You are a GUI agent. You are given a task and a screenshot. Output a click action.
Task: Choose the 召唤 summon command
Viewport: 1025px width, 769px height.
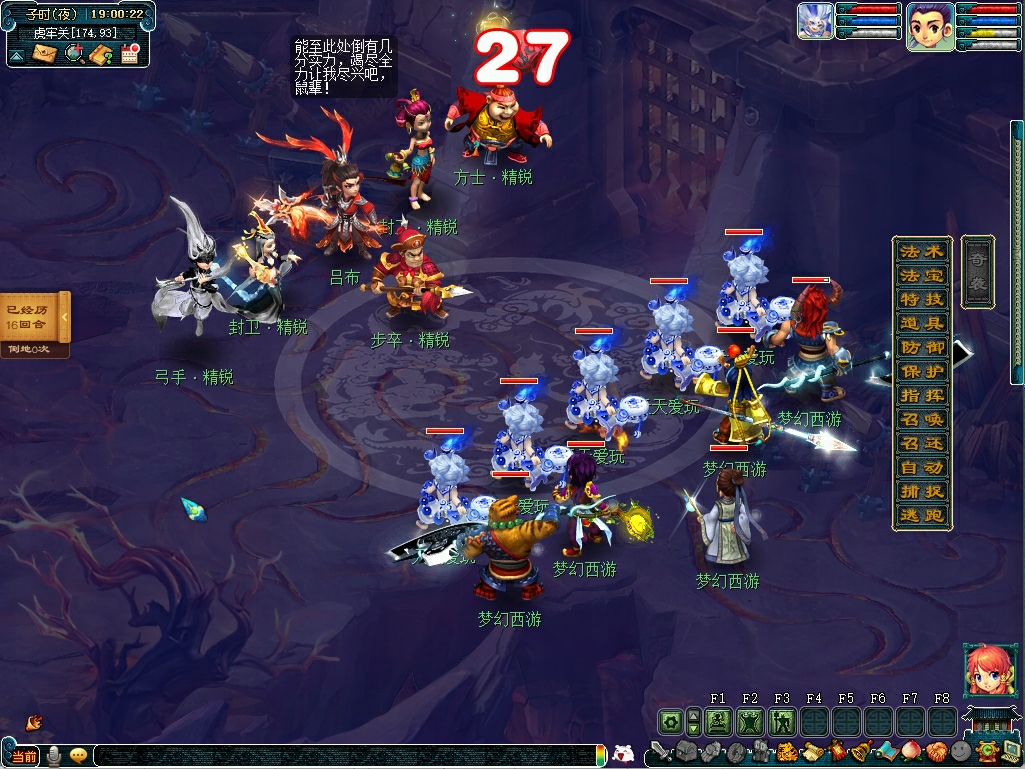click(921, 419)
